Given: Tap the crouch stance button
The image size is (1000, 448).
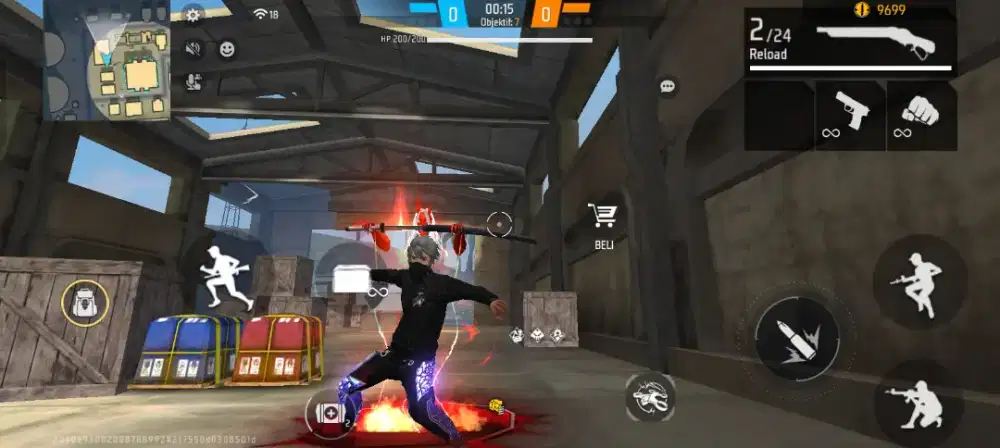Looking at the screenshot, I should [x=919, y=400].
